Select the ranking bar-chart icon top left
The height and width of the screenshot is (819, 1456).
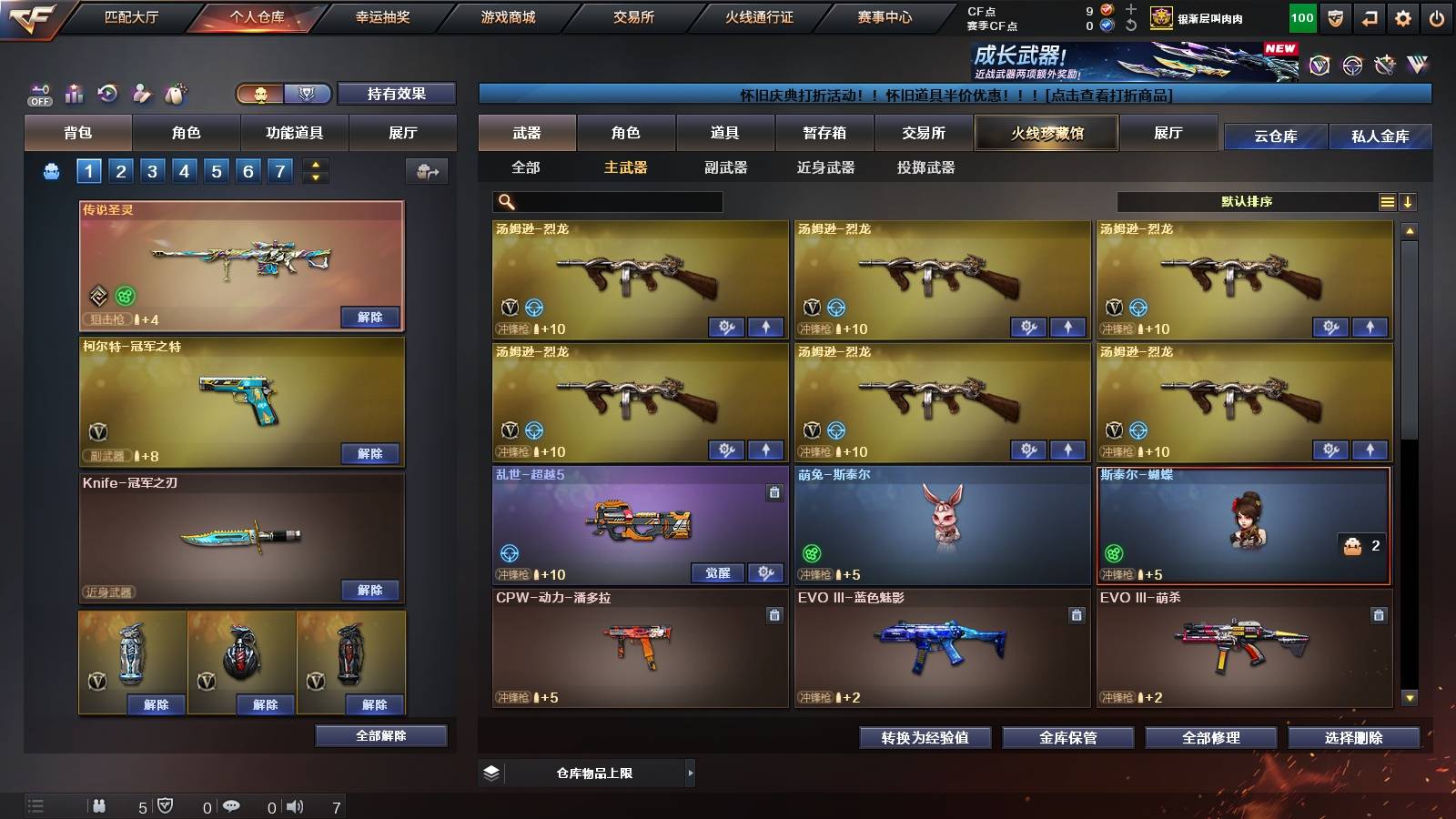73,94
